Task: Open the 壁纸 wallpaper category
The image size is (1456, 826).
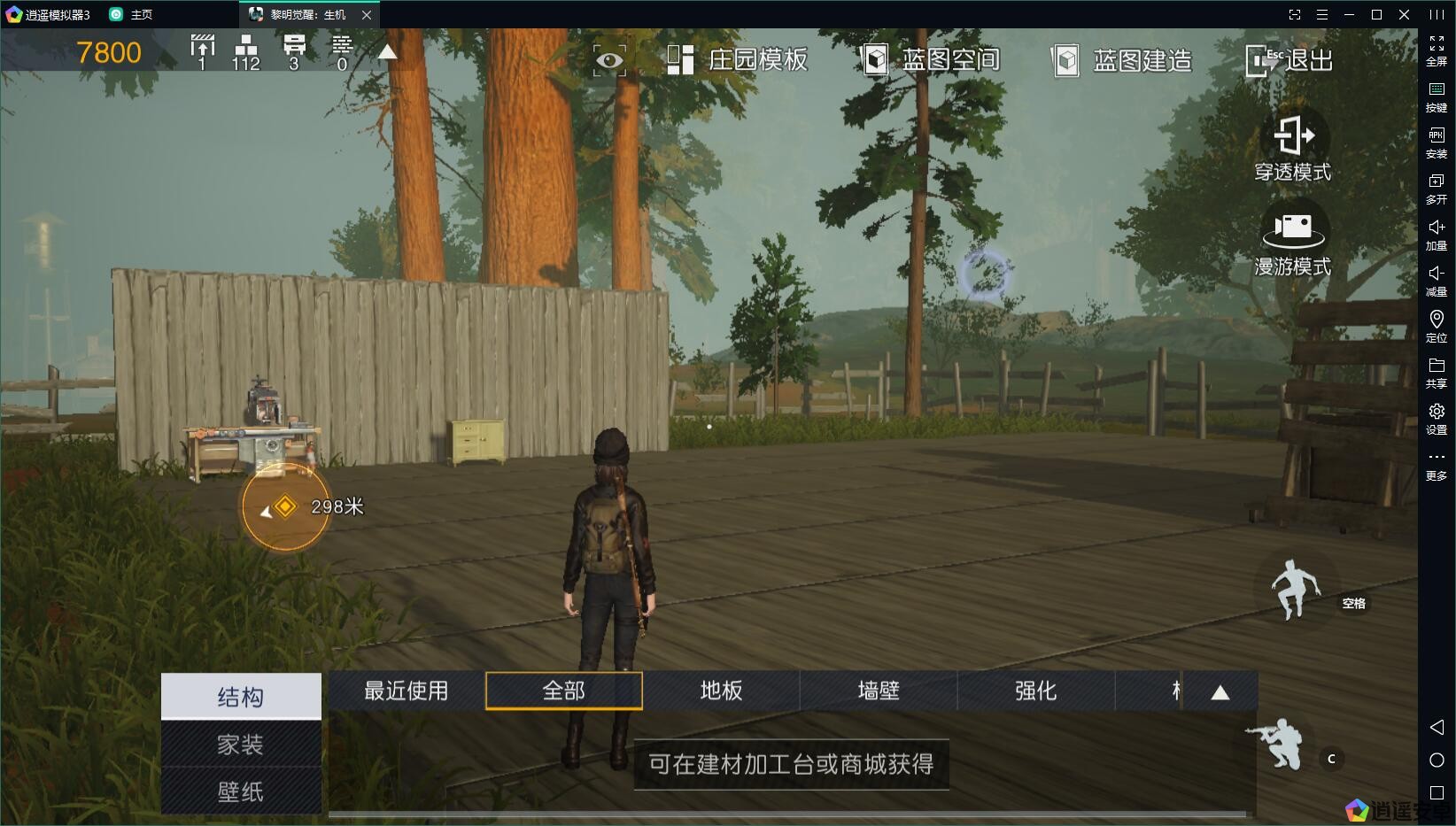Action: 241,791
